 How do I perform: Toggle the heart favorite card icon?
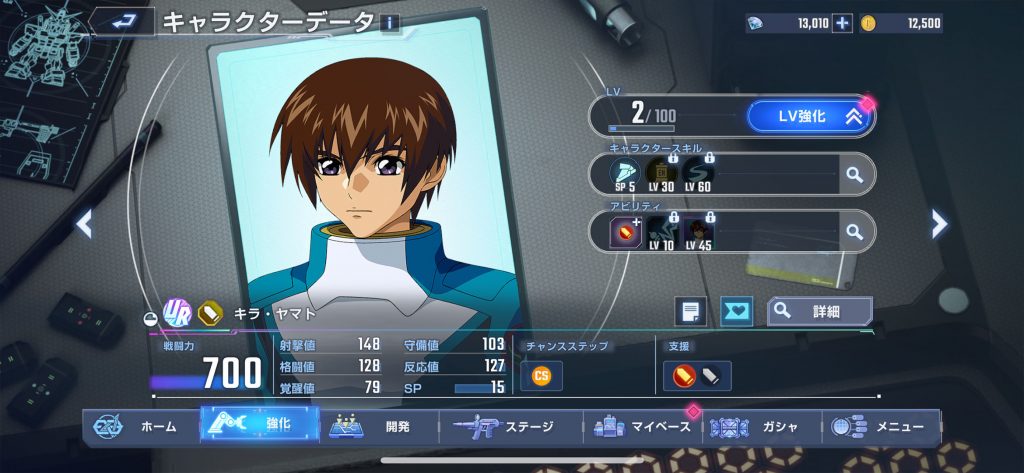point(737,312)
